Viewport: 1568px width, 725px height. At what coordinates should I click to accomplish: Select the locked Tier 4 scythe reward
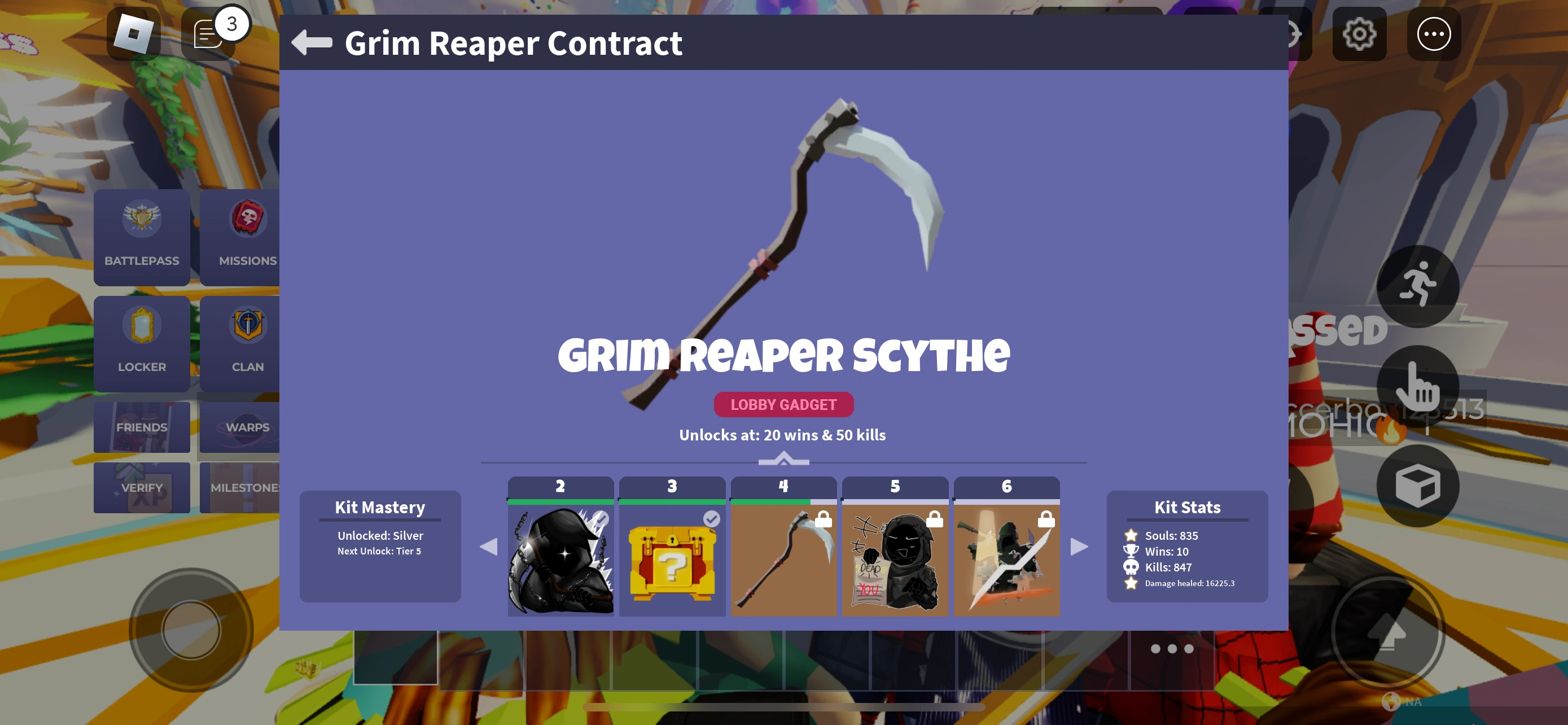(783, 557)
